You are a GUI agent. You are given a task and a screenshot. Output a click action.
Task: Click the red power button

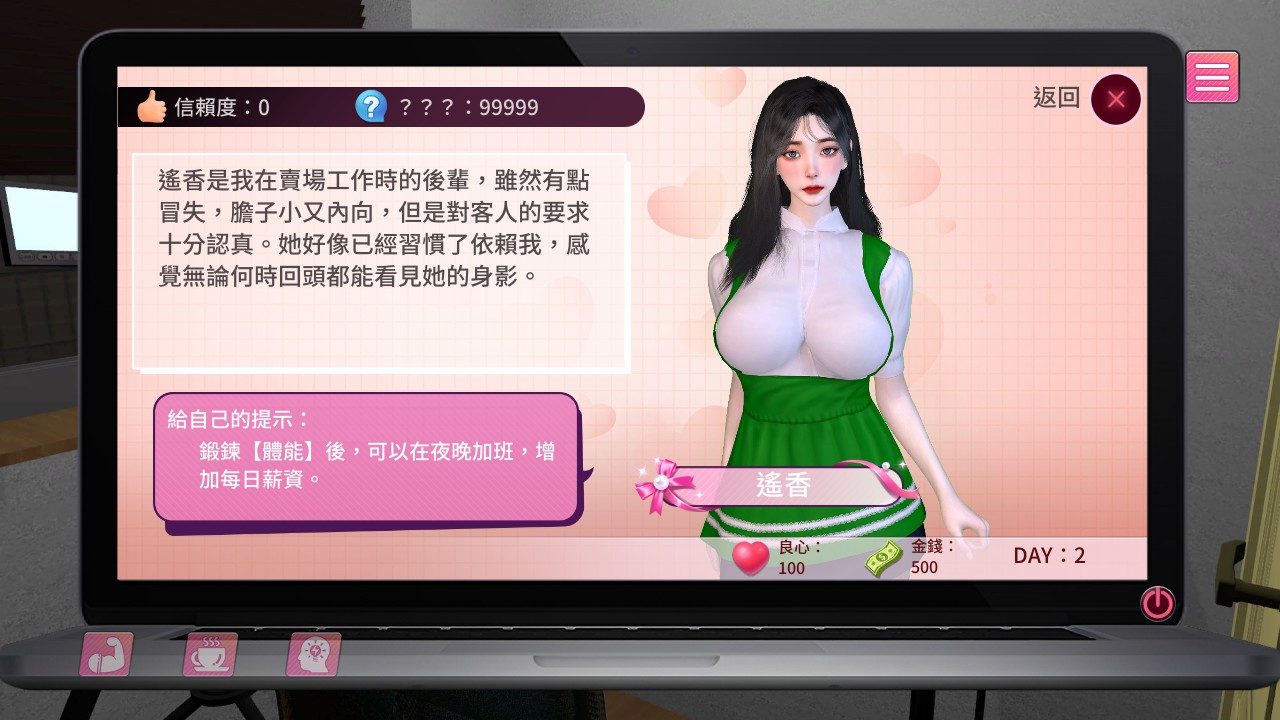(x=1158, y=603)
